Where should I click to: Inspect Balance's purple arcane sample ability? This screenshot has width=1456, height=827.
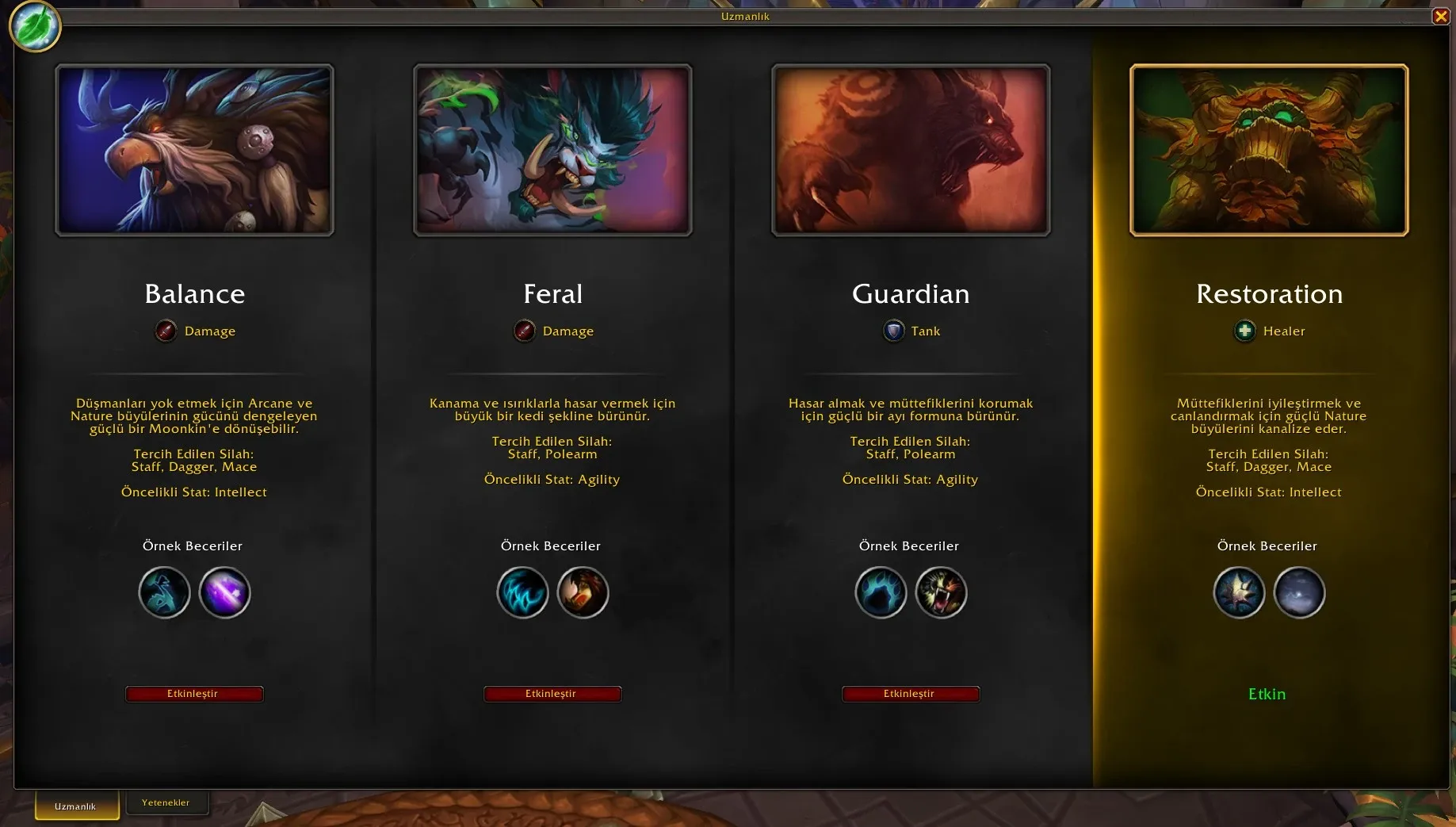point(224,592)
